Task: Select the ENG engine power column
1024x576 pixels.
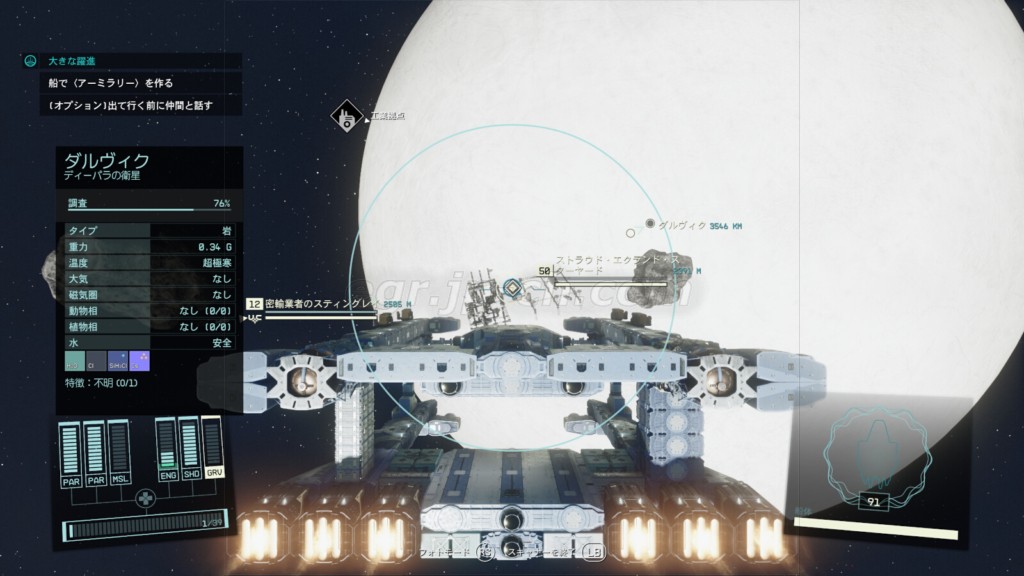Action: click(167, 450)
